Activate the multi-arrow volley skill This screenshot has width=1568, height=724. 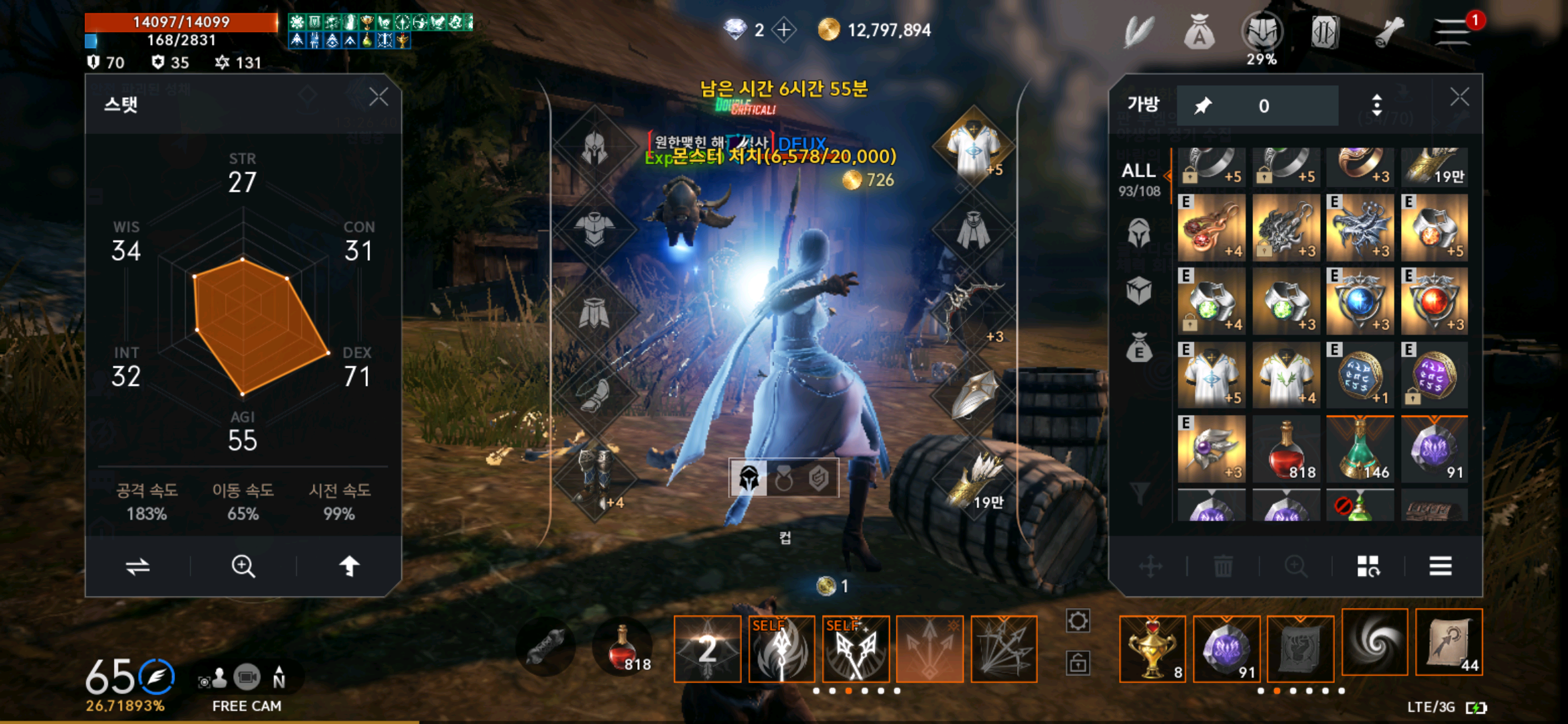(x=1004, y=649)
